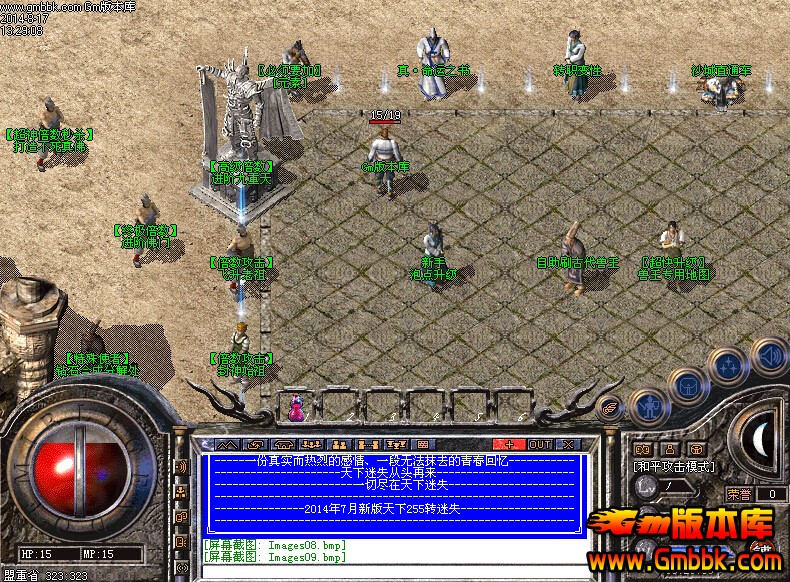The image size is (790, 582).
Task: Click into the blue chat message window
Action: [394, 495]
